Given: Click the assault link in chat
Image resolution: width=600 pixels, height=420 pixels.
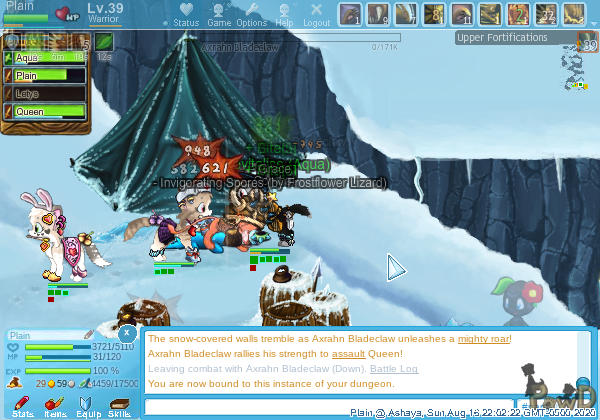Looking at the screenshot, I should (348, 354).
